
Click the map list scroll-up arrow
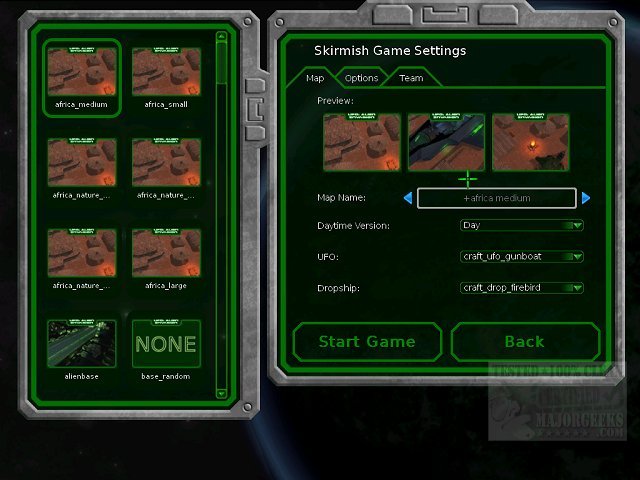click(221, 38)
